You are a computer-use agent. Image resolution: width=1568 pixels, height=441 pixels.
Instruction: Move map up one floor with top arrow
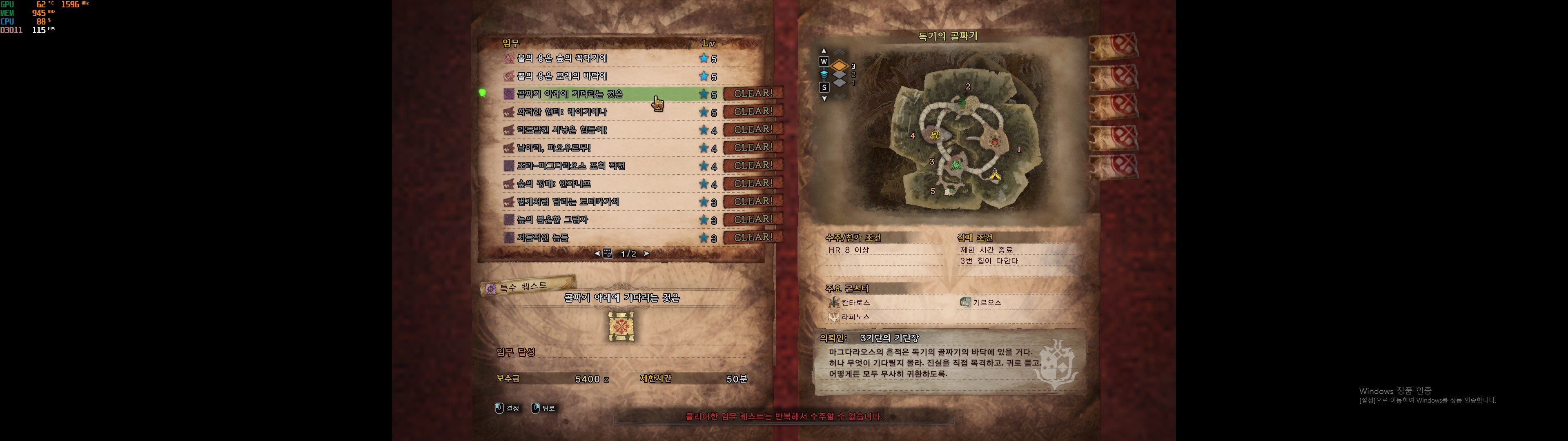coord(824,51)
